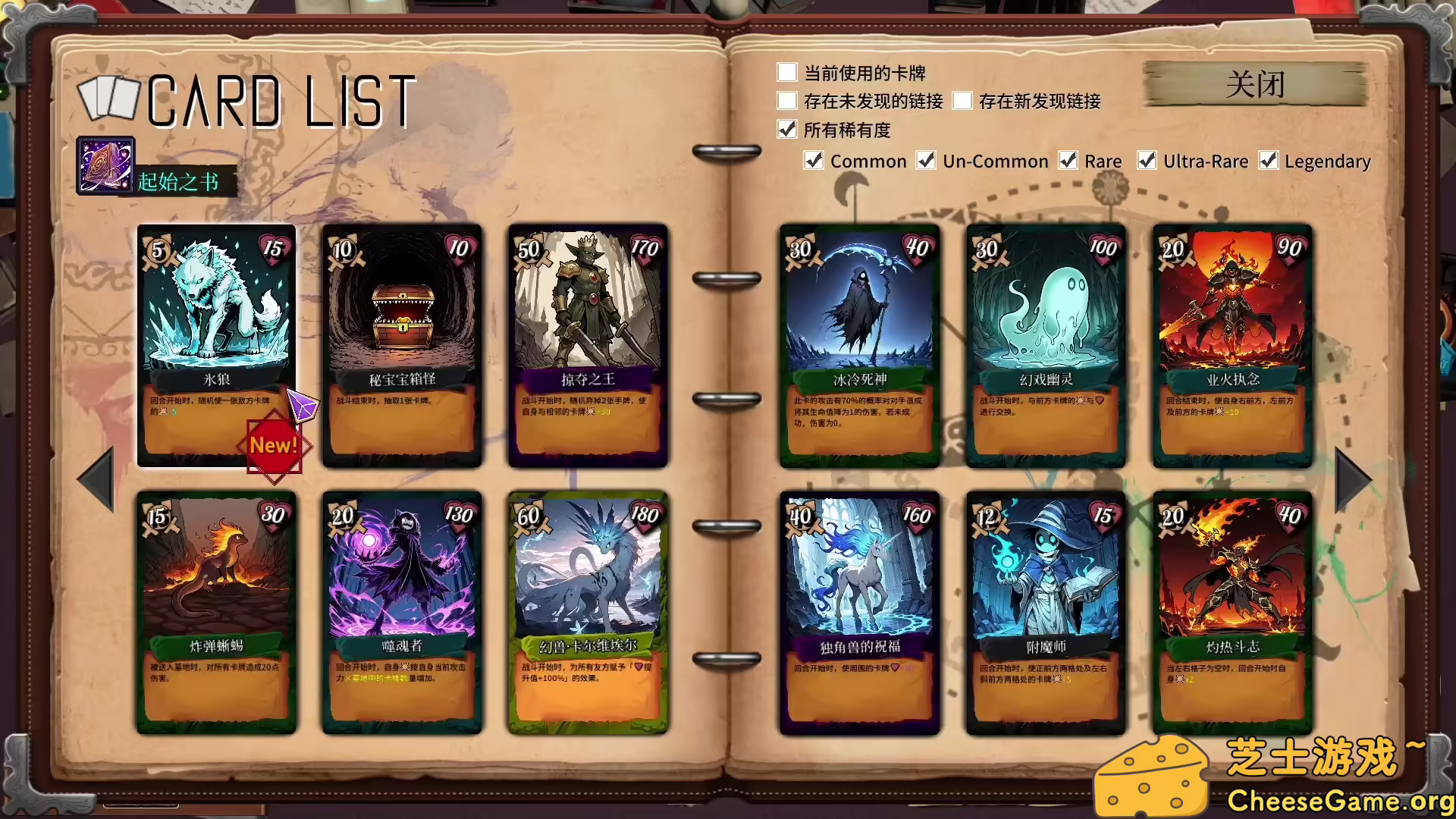Screen dimensions: 1456x819
Task: Select the 起始之书 book label
Action: (x=178, y=182)
